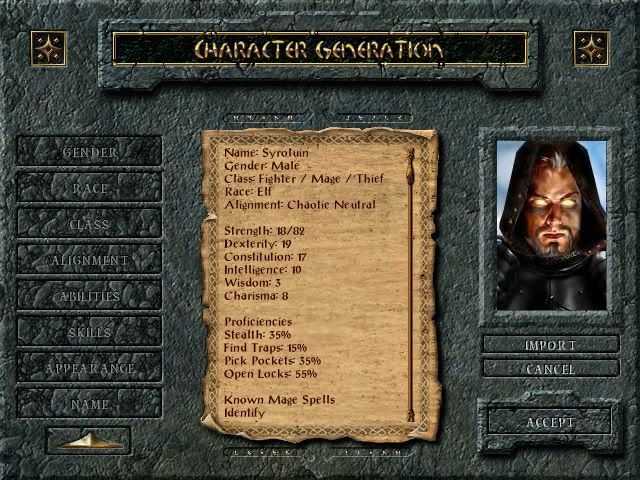This screenshot has width=640, height=480.
Task: Open the Skills step
Action: point(90,332)
